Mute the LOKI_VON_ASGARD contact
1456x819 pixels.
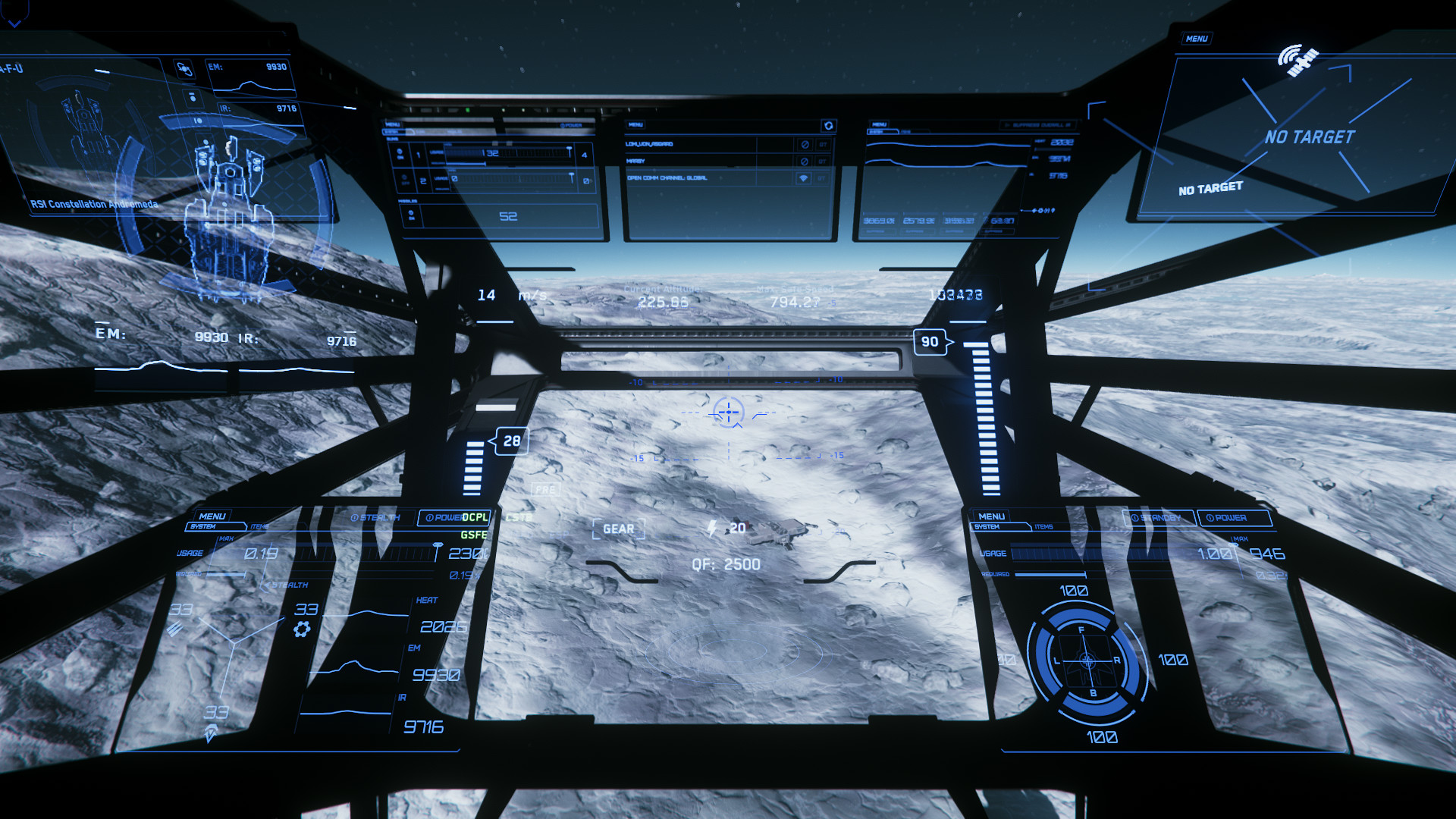tap(805, 144)
